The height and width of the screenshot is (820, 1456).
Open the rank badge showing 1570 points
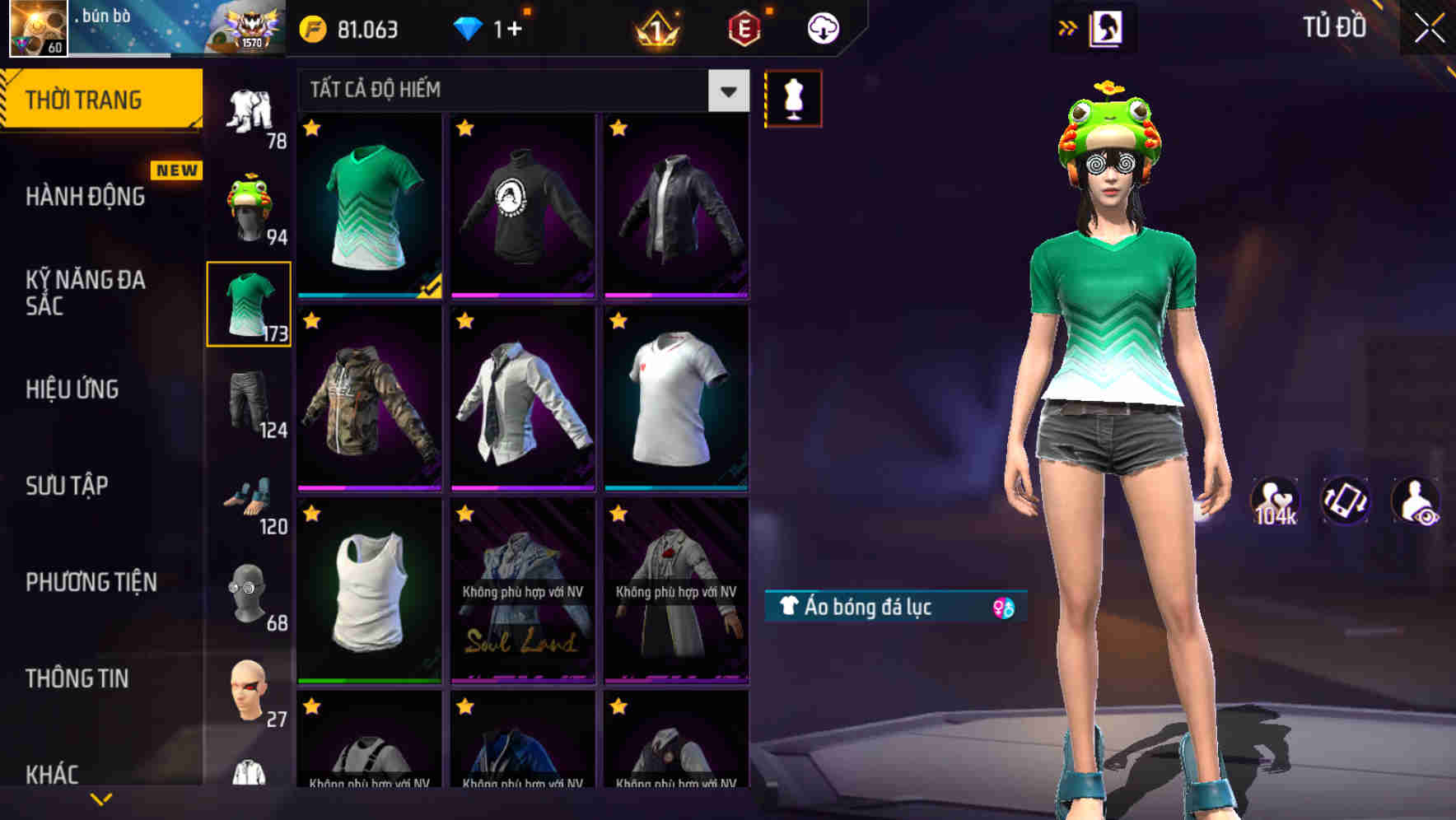[x=247, y=28]
